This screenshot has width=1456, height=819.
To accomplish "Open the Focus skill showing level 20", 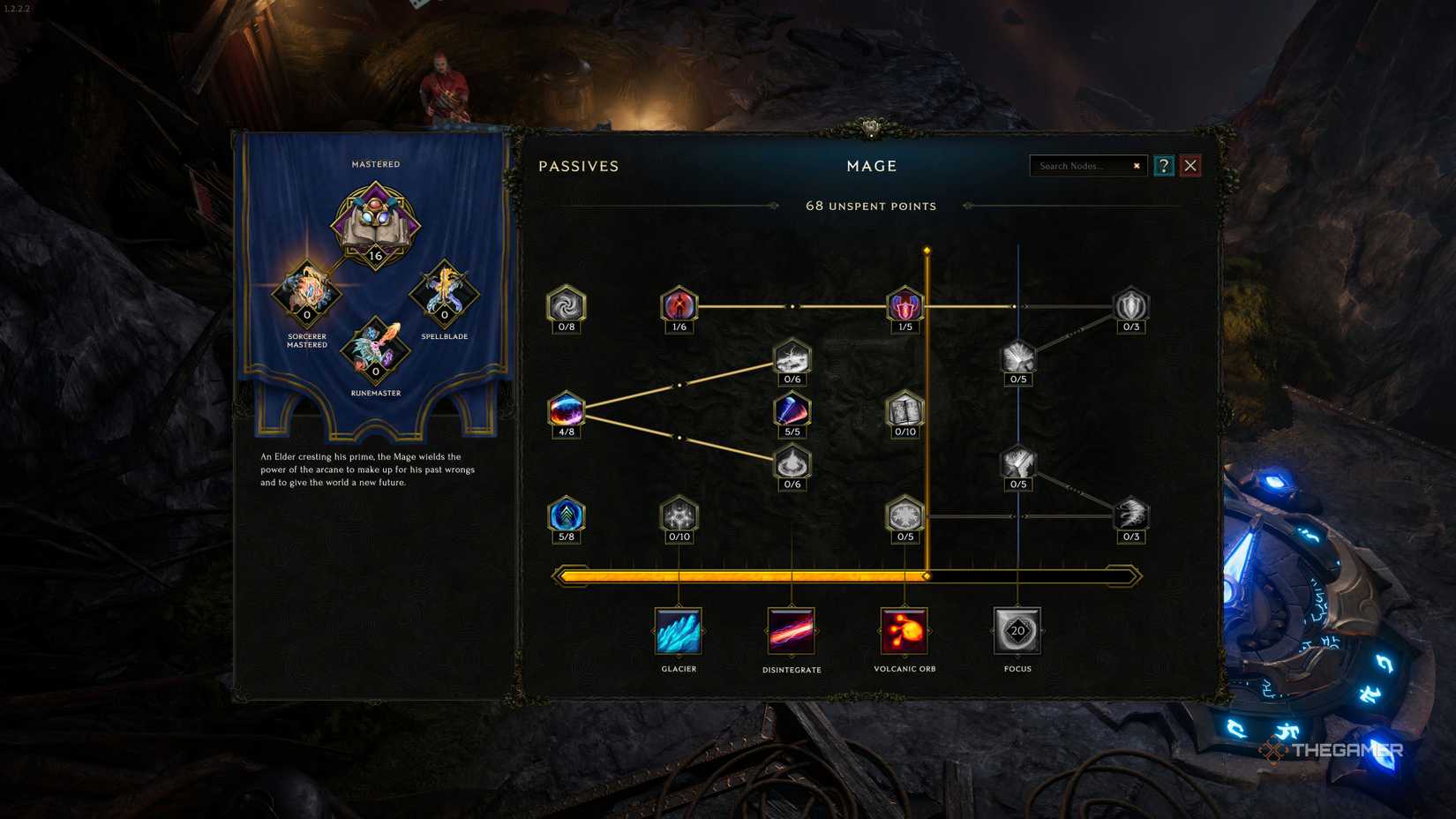I will pos(1017,630).
